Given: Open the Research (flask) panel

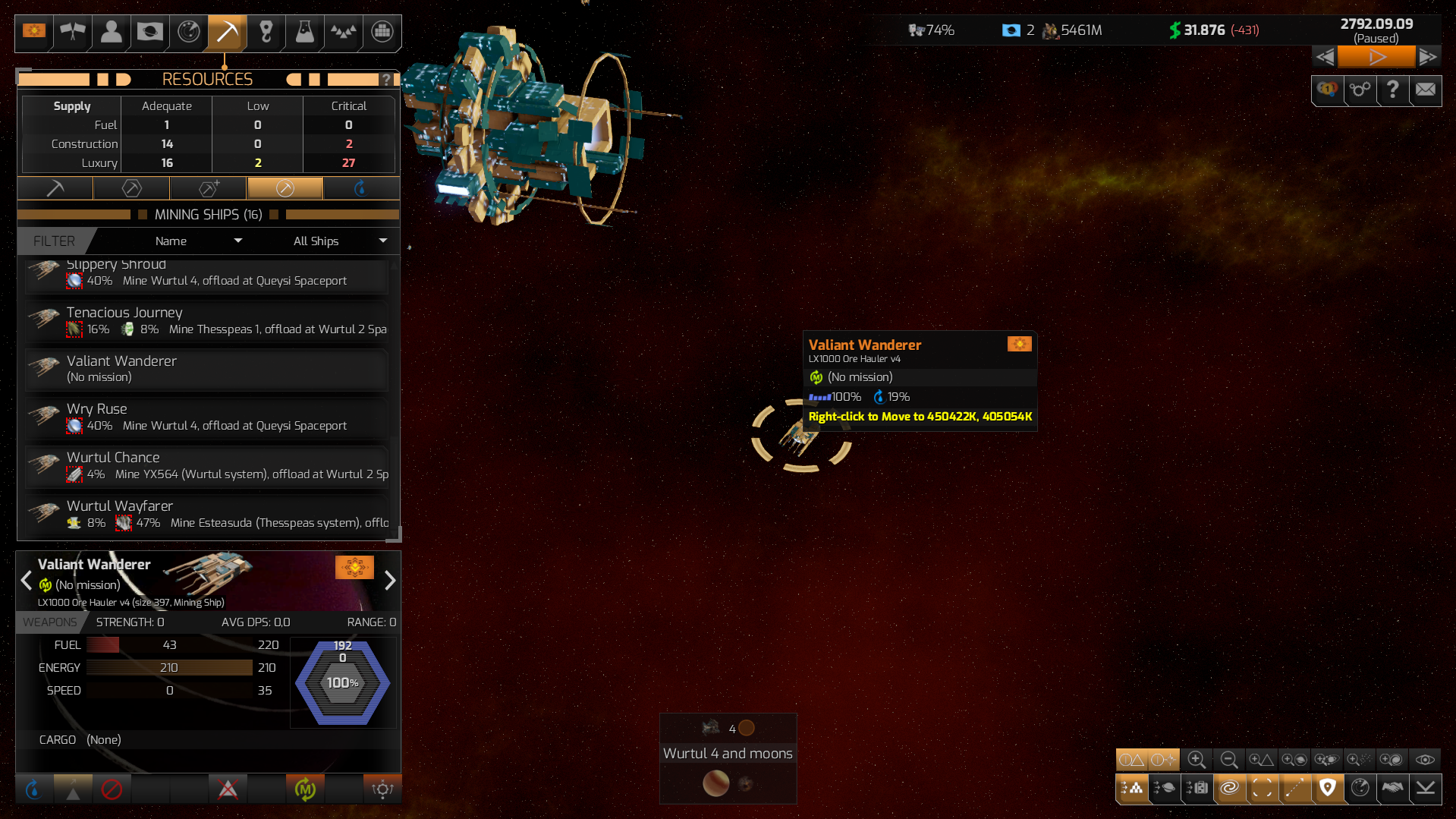Looking at the screenshot, I should coord(303,33).
